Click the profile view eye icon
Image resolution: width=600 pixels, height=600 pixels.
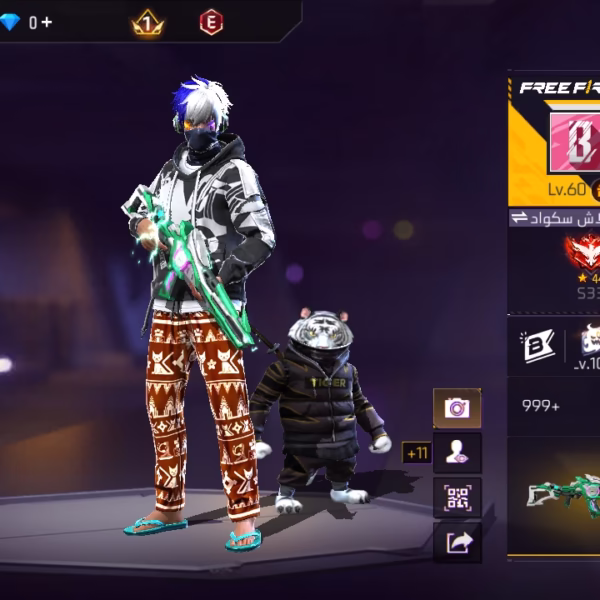457,452
